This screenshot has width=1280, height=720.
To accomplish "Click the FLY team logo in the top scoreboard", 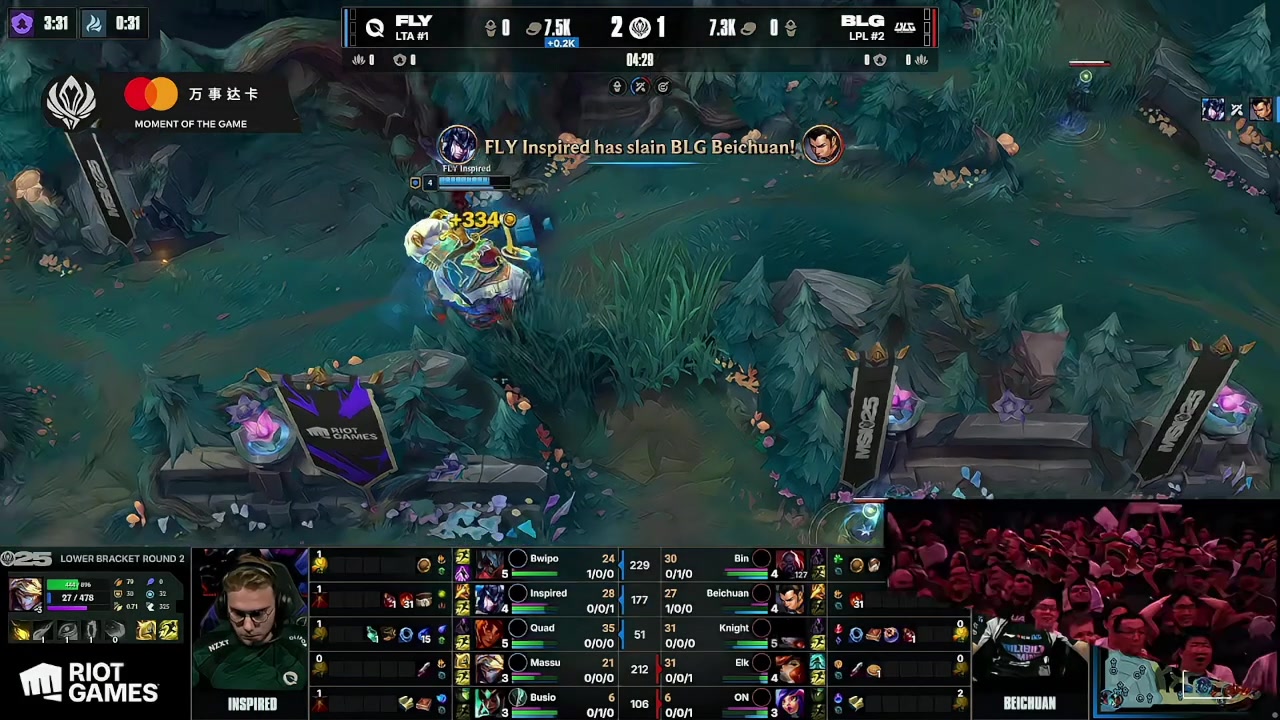I will click(x=375, y=28).
